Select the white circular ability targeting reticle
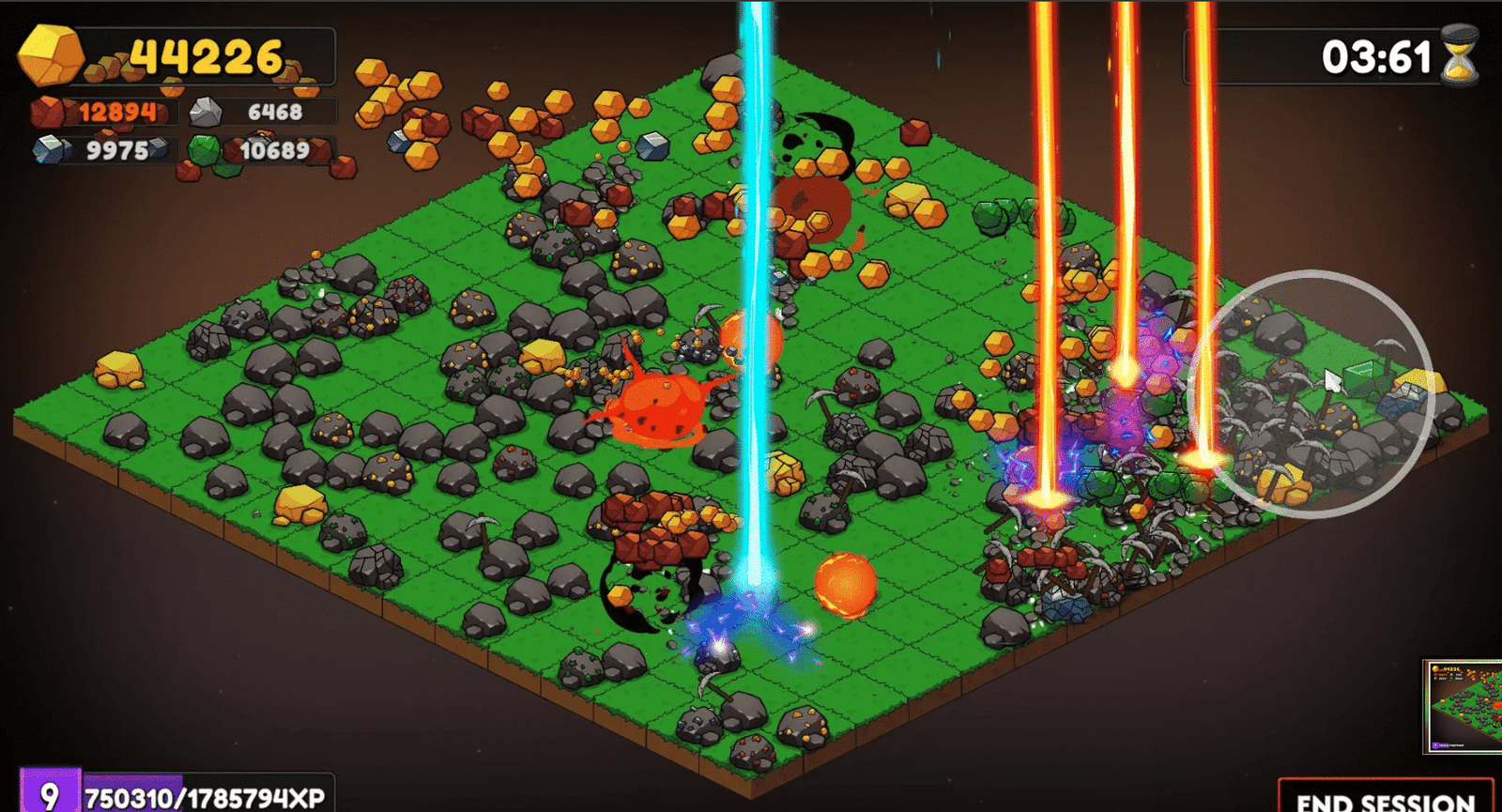Viewport: 1502px width, 812px height. (x=1324, y=394)
